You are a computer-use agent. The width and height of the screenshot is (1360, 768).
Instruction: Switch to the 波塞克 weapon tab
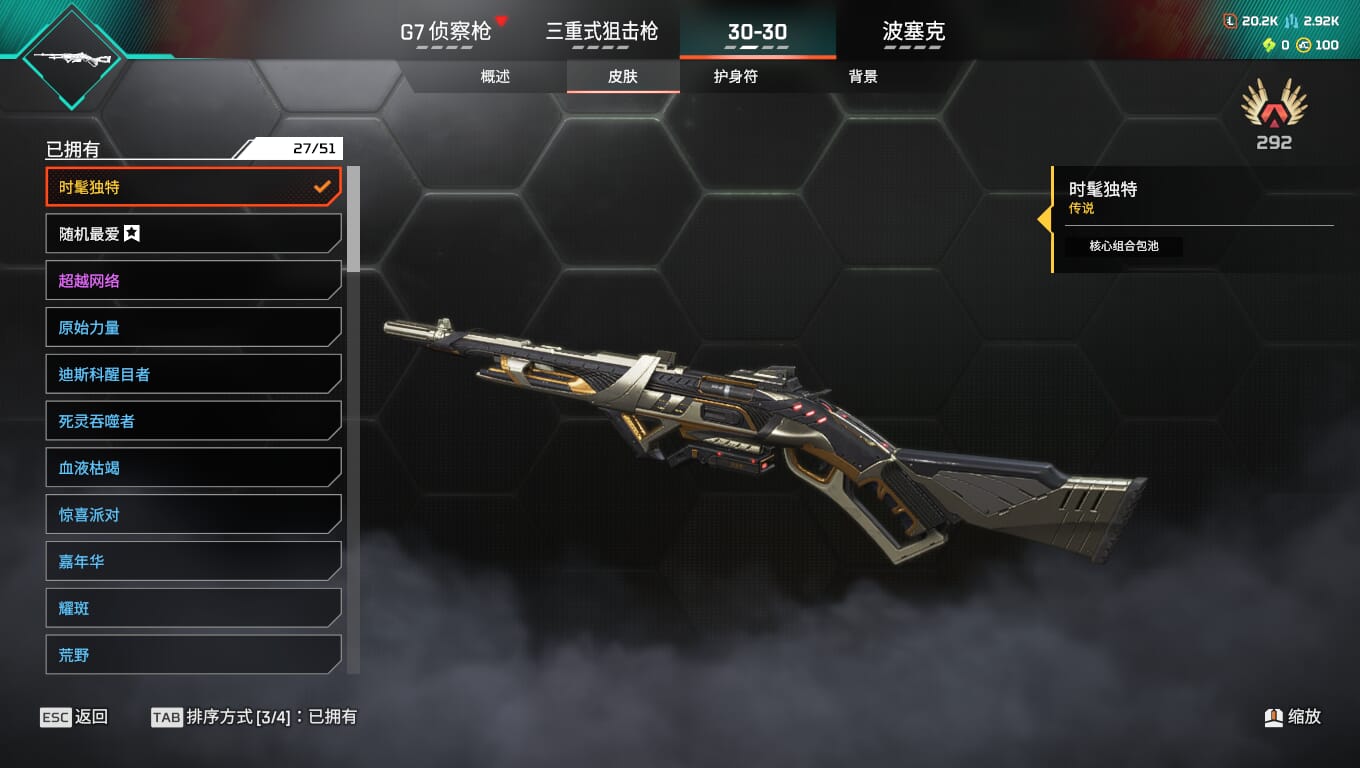tap(913, 32)
